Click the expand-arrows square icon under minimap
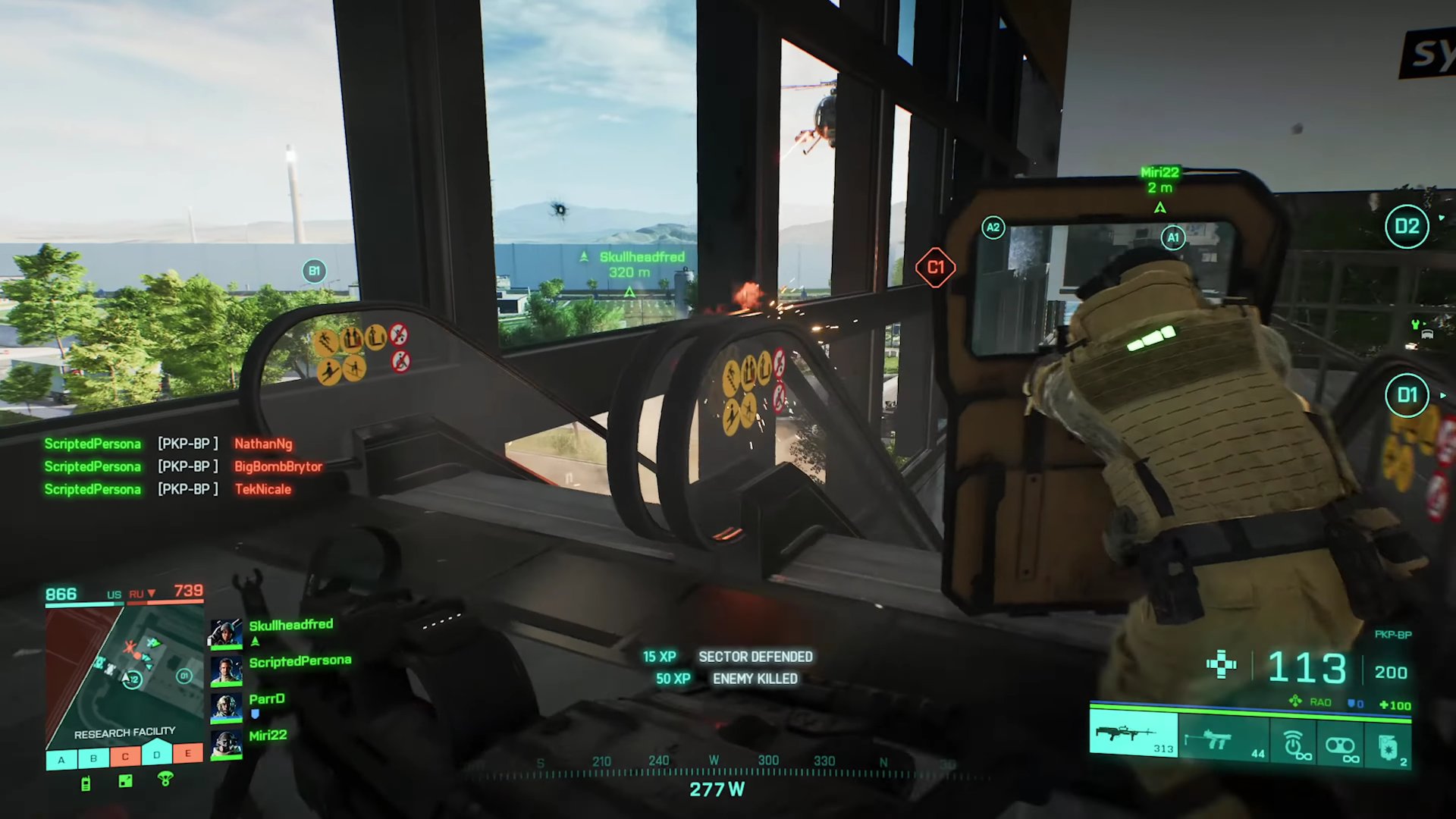1456x819 pixels. 126,781
